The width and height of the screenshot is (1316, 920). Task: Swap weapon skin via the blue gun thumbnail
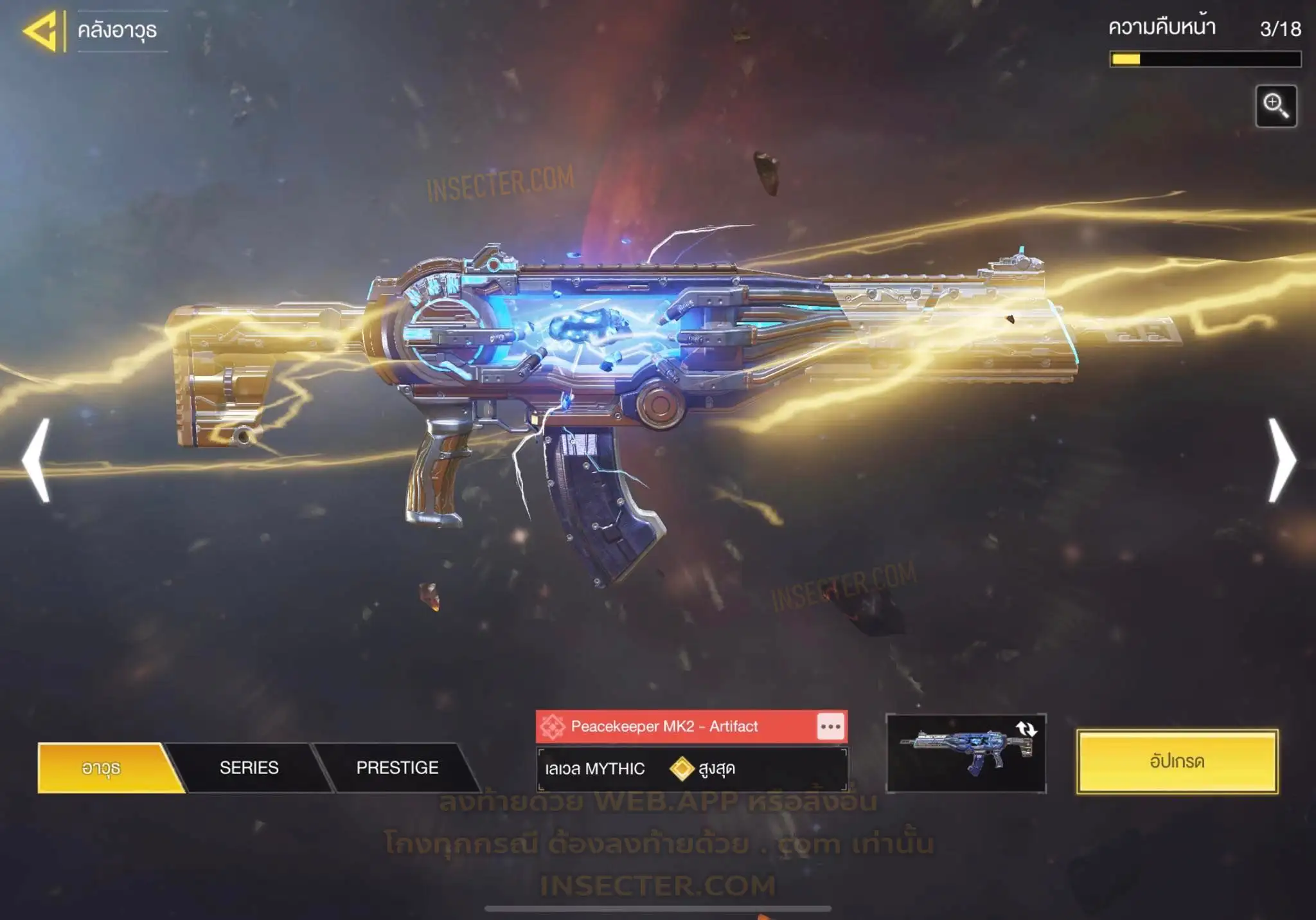[966, 753]
